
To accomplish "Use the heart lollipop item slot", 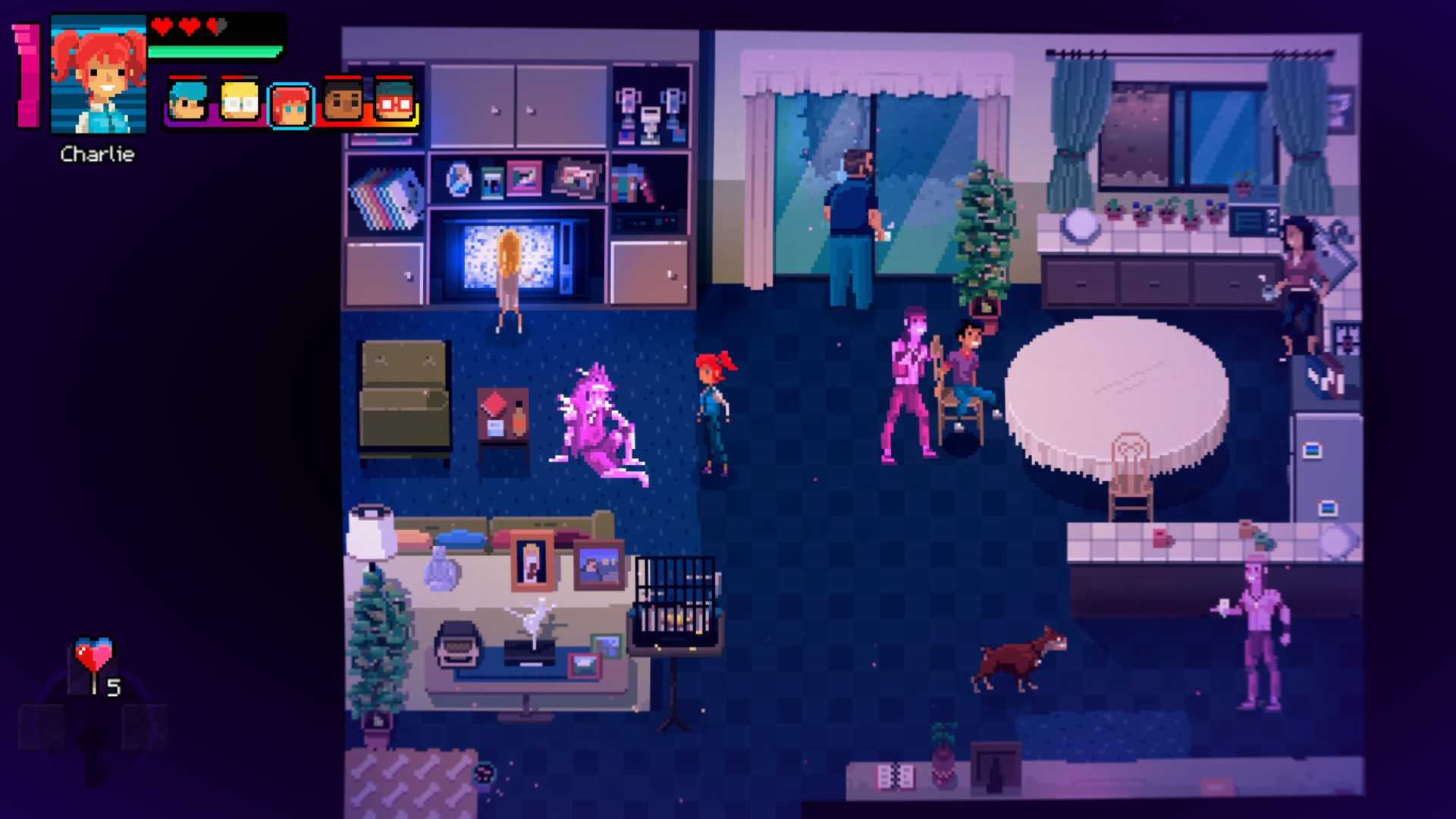I will pyautogui.click(x=95, y=665).
